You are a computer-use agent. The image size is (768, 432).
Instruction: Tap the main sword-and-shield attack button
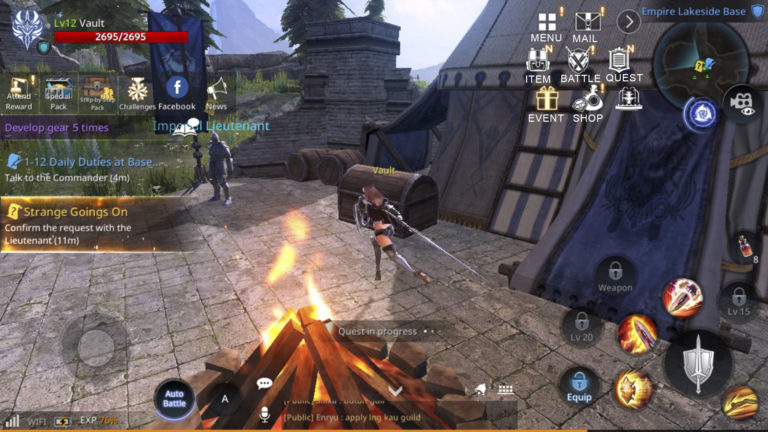pyautogui.click(x=696, y=364)
